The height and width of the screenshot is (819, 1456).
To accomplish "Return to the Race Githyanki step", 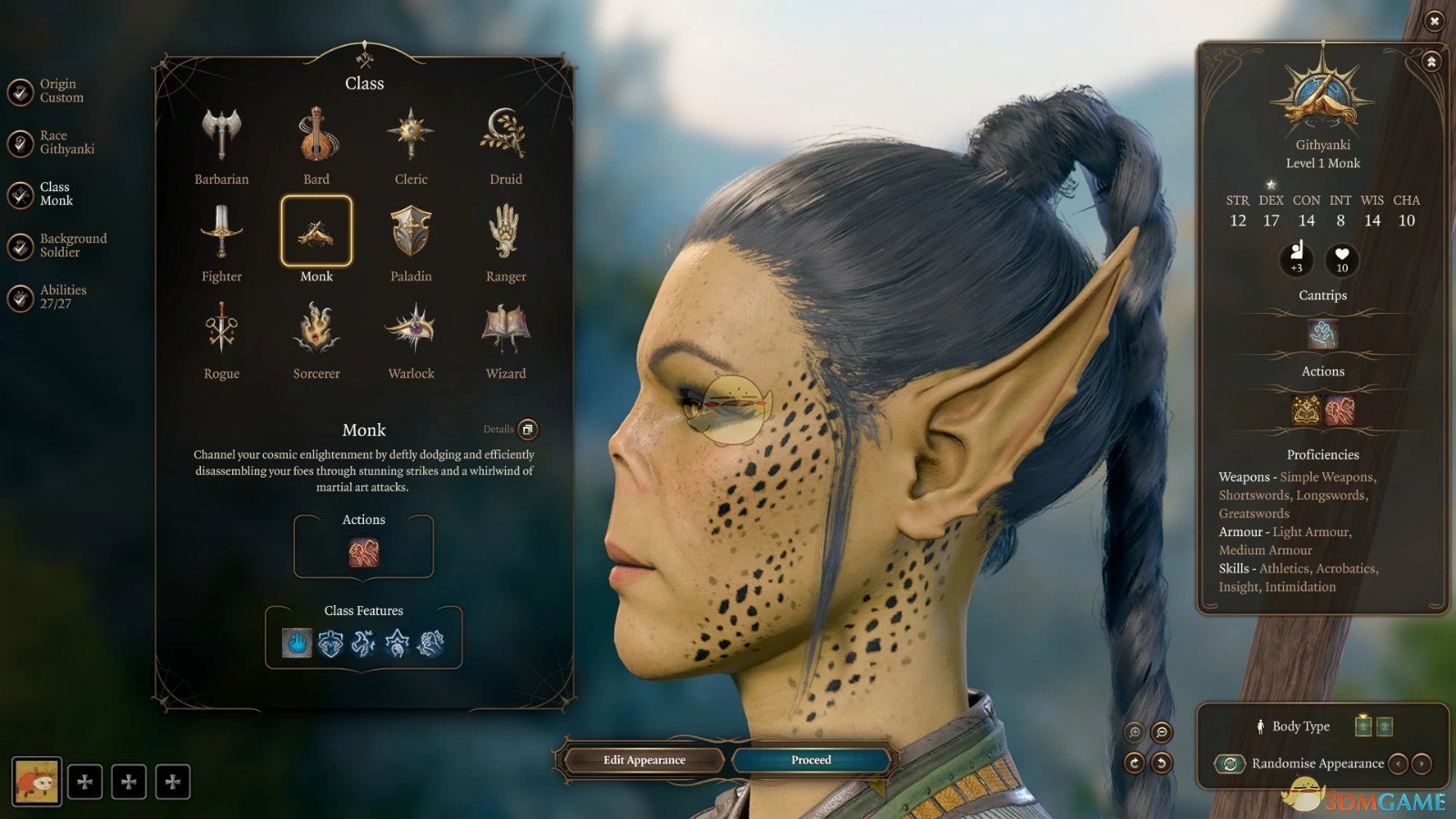I will pos(62,141).
